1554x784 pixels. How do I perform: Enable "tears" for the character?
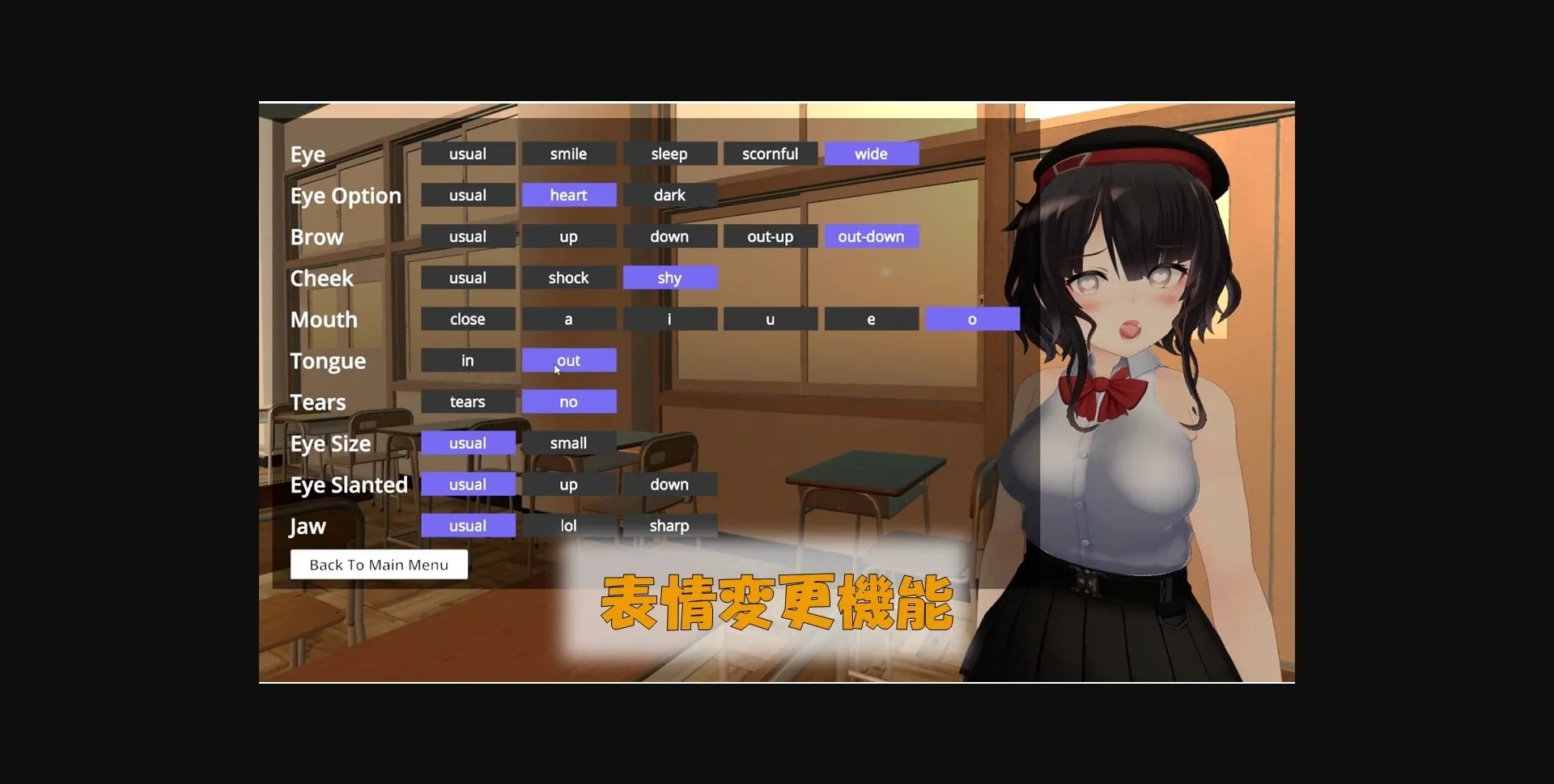[x=467, y=401]
